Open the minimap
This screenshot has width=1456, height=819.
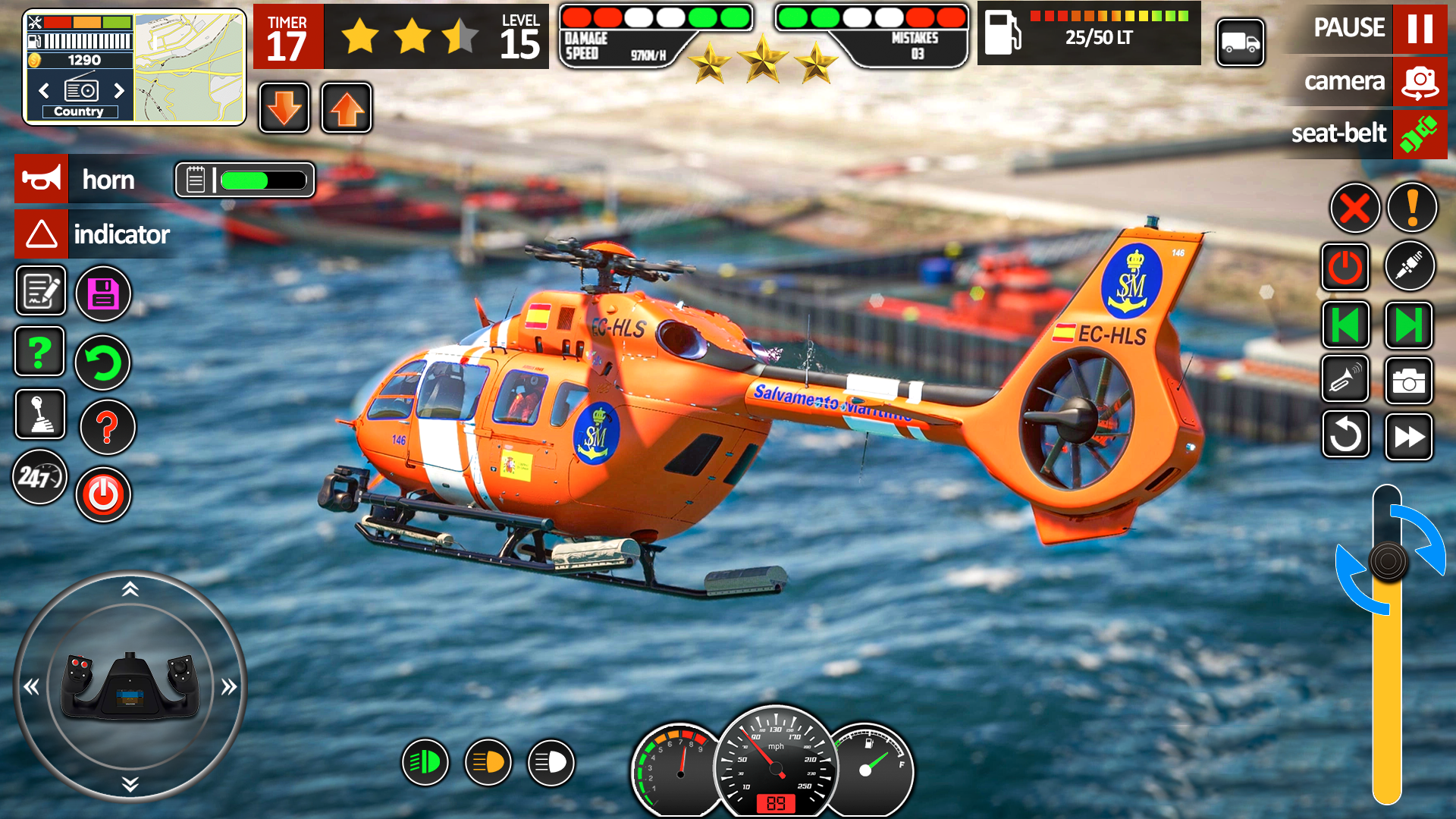[190, 68]
